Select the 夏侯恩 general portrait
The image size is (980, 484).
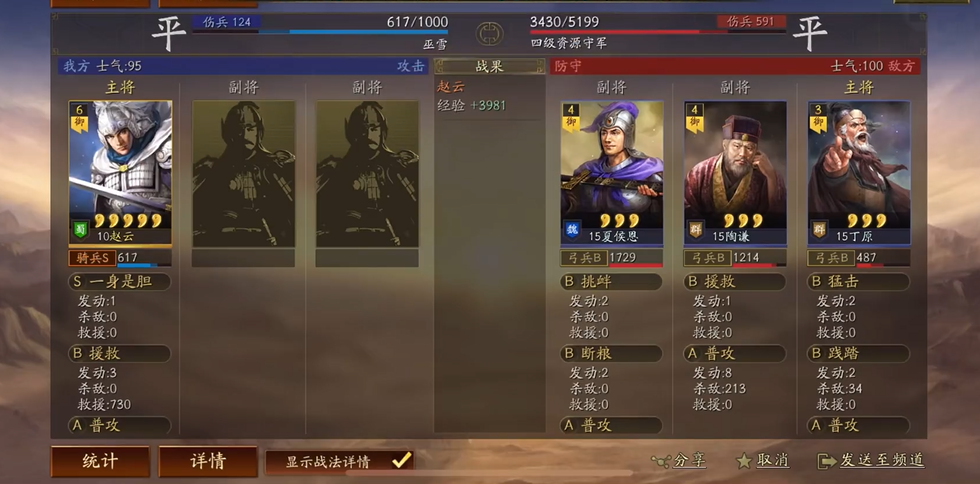click(611, 172)
